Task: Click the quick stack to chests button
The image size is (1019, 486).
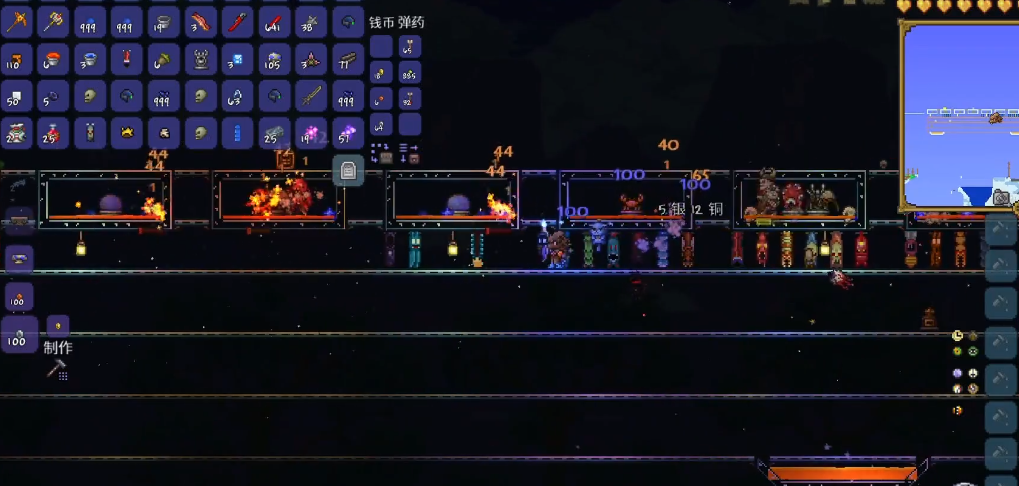Action: coord(381,153)
